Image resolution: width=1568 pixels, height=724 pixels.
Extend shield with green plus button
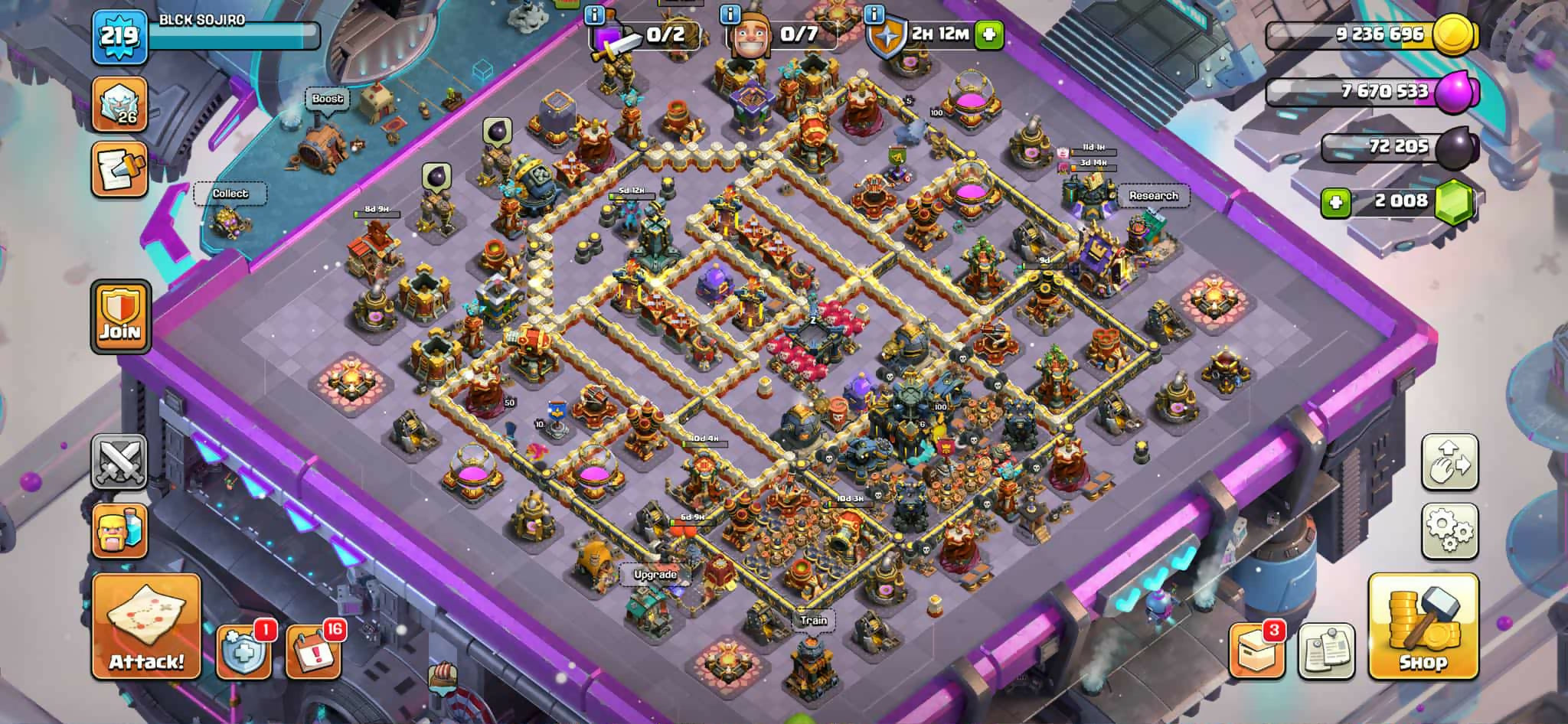coord(989,34)
